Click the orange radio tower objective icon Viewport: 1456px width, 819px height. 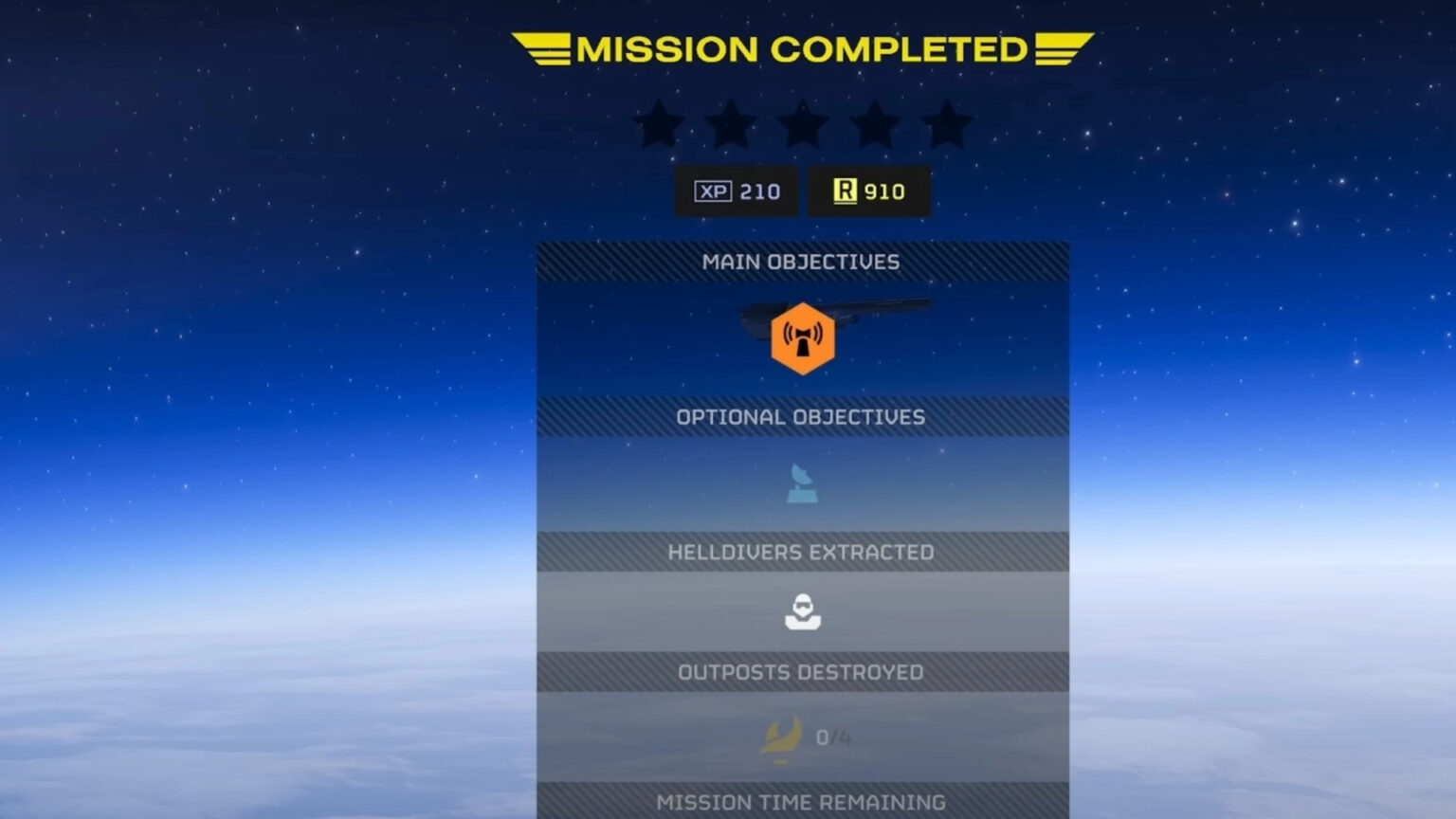point(803,337)
